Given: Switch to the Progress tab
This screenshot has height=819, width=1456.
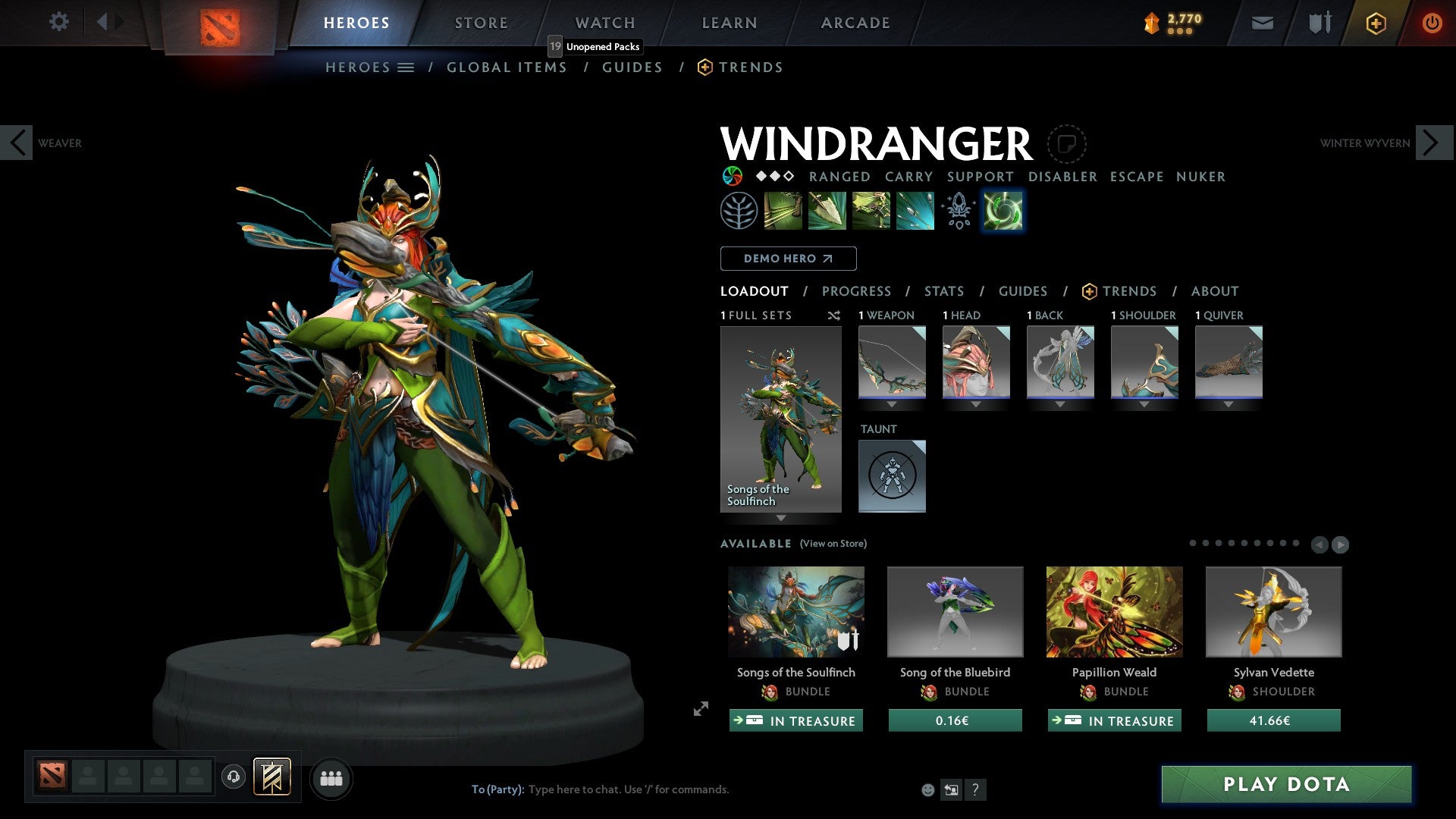Looking at the screenshot, I should [857, 291].
